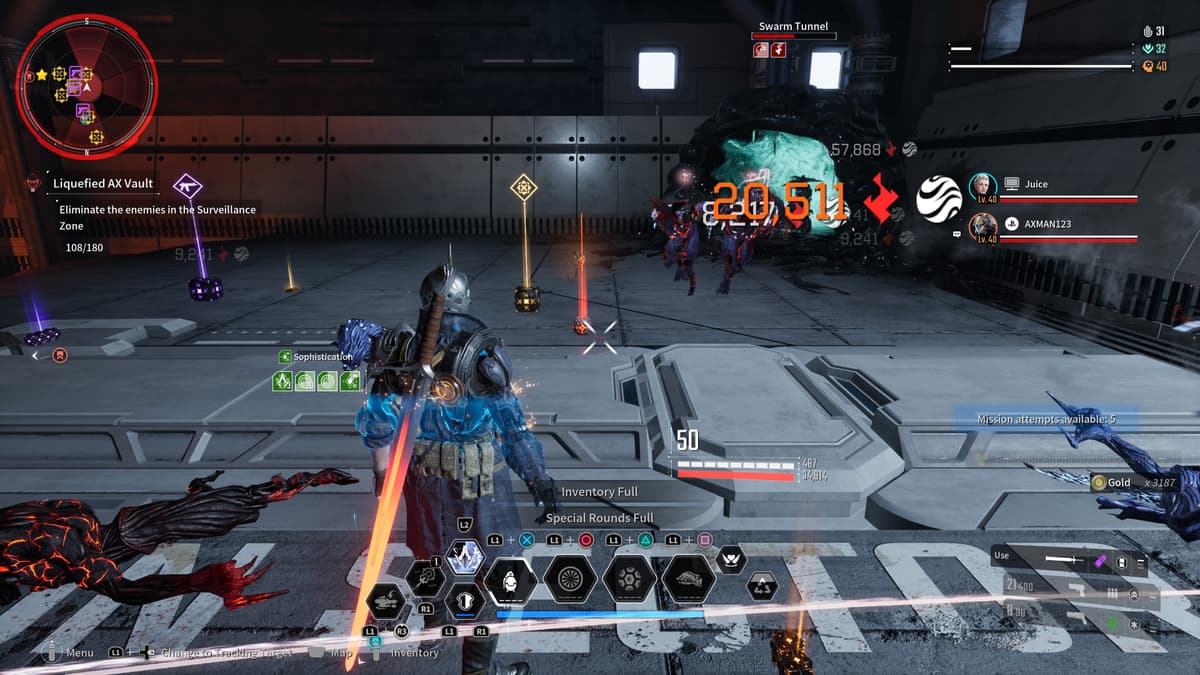Click the Sophistication buff label
The height and width of the screenshot is (675, 1200).
tap(322, 357)
